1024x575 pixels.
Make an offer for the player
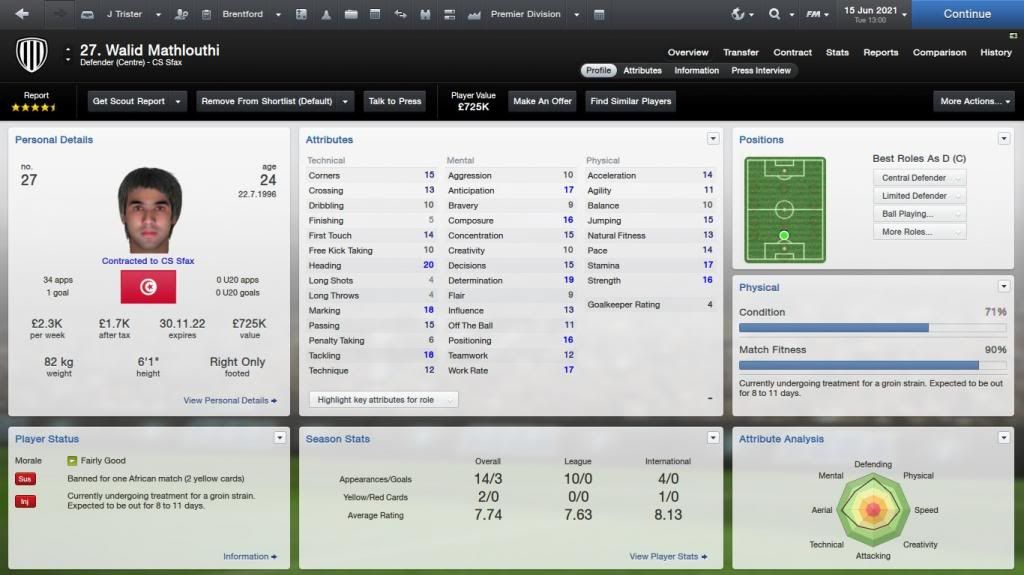tap(542, 101)
